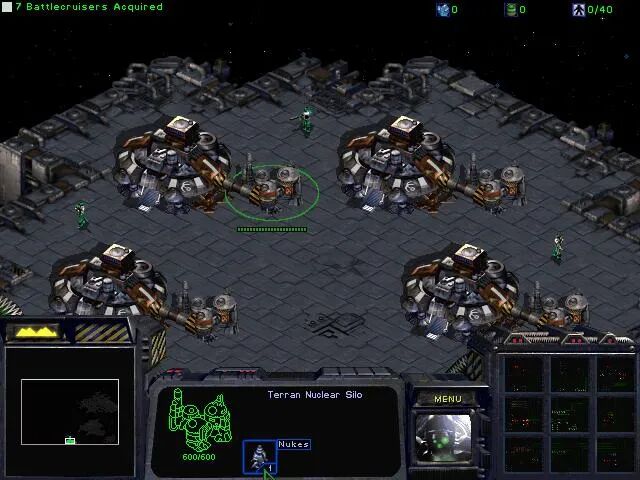Click the yellow terrain button above the minimap
The height and width of the screenshot is (480, 640).
[x=37, y=332]
